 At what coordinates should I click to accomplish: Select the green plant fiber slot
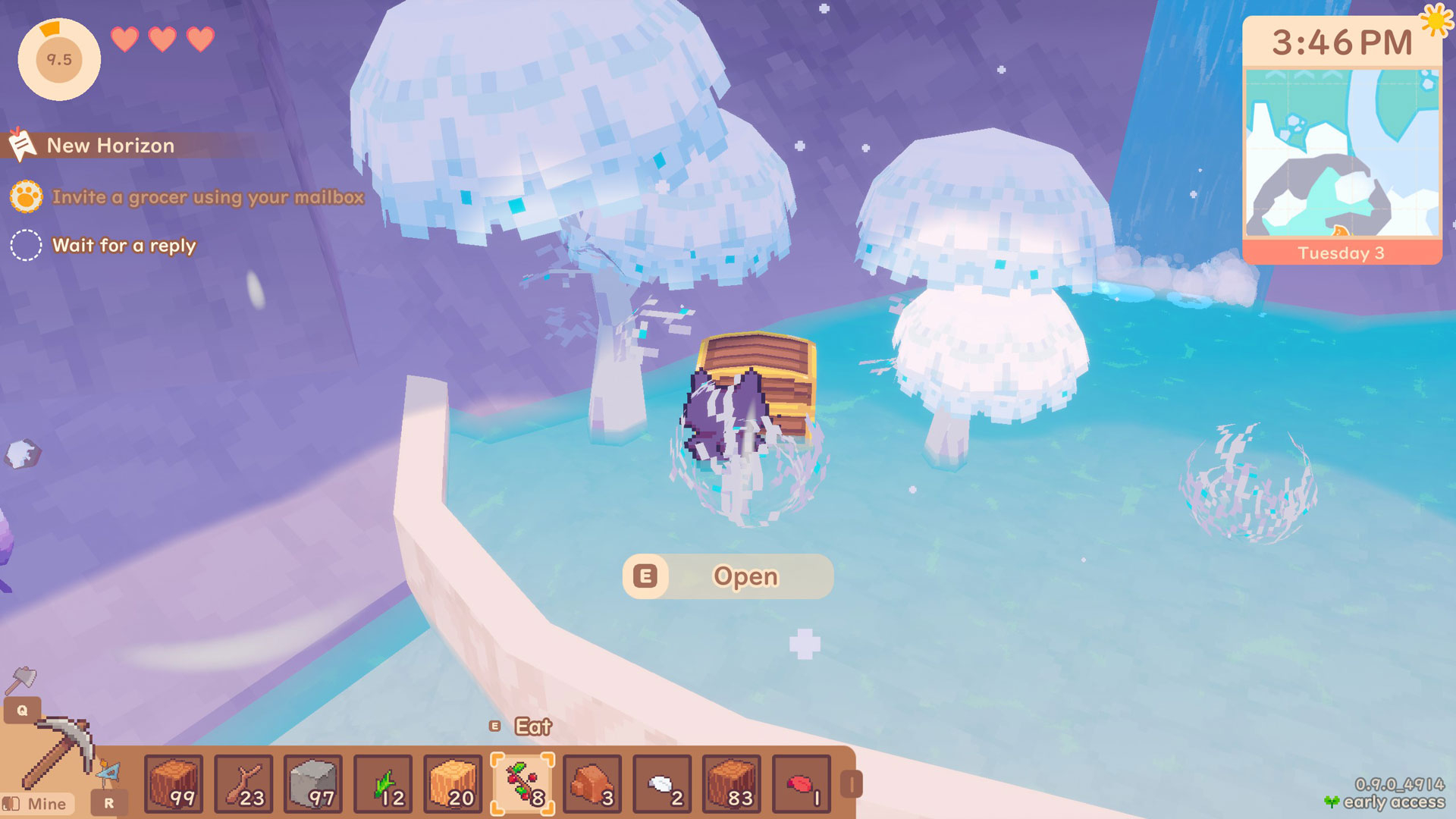tap(383, 784)
